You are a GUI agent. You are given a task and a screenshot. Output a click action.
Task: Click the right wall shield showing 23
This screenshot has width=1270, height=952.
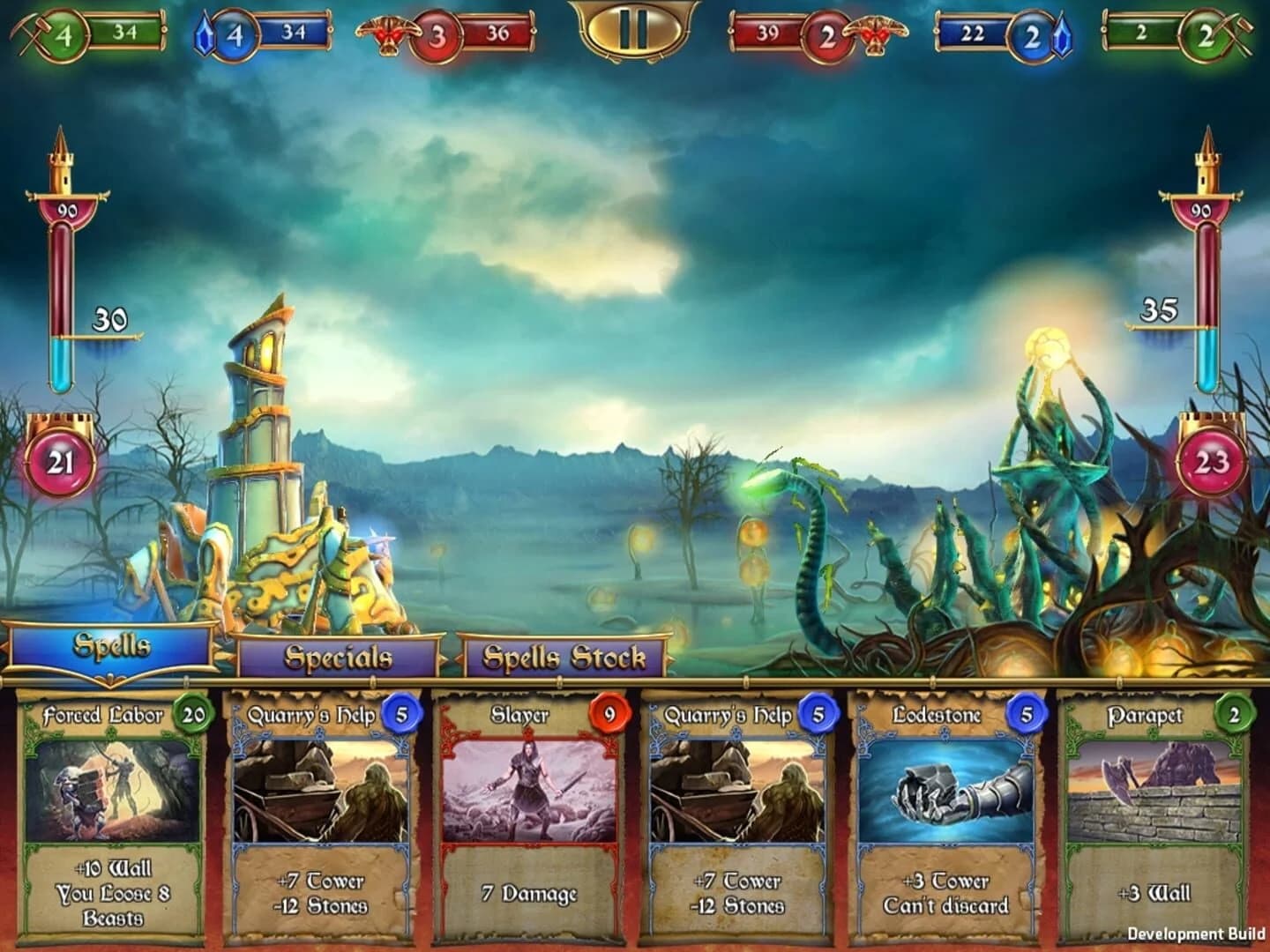(1209, 461)
